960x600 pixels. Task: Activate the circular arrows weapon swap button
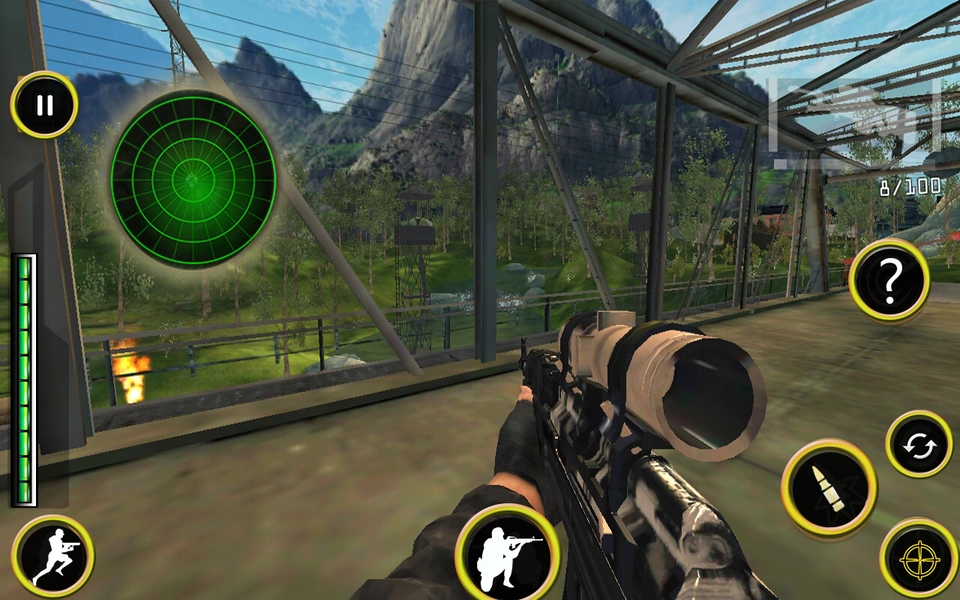918,443
